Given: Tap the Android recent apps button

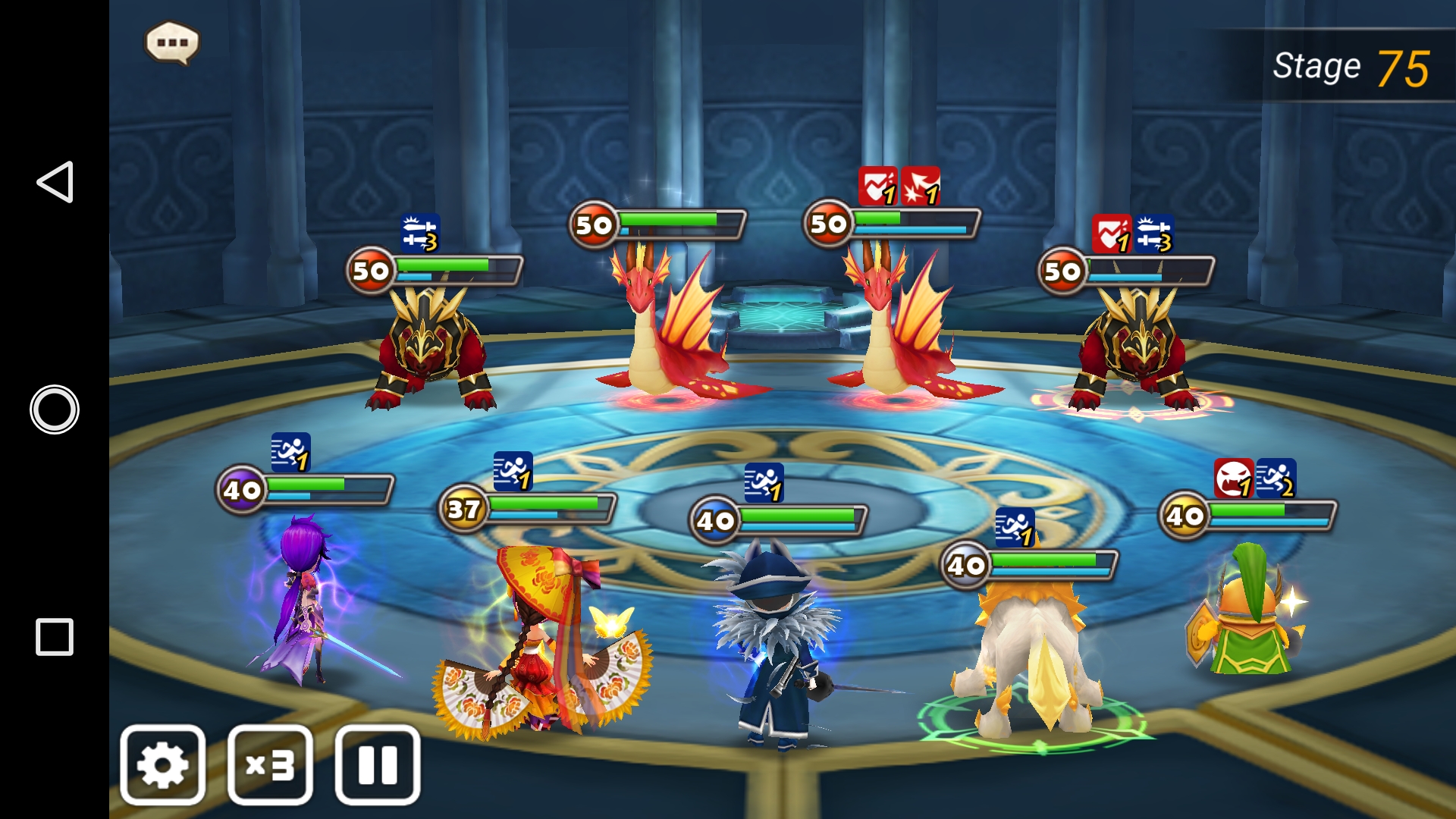Looking at the screenshot, I should (55, 637).
